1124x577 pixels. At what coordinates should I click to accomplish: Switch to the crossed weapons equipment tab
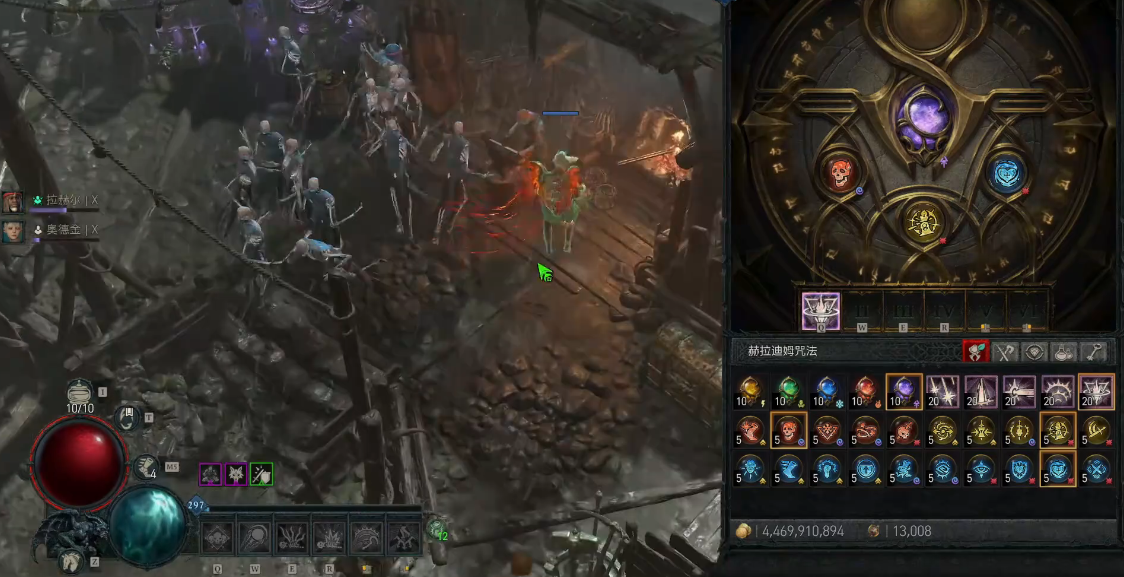point(1005,352)
